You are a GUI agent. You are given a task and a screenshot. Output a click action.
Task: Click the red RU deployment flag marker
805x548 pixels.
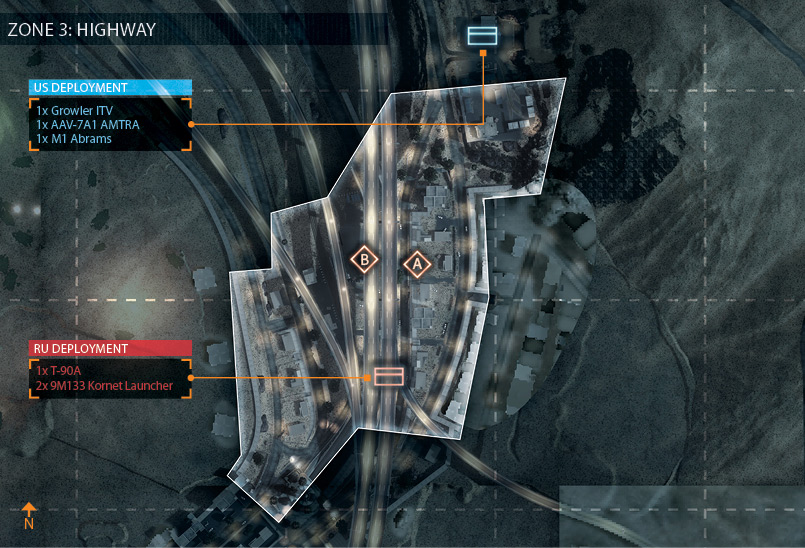tap(389, 376)
